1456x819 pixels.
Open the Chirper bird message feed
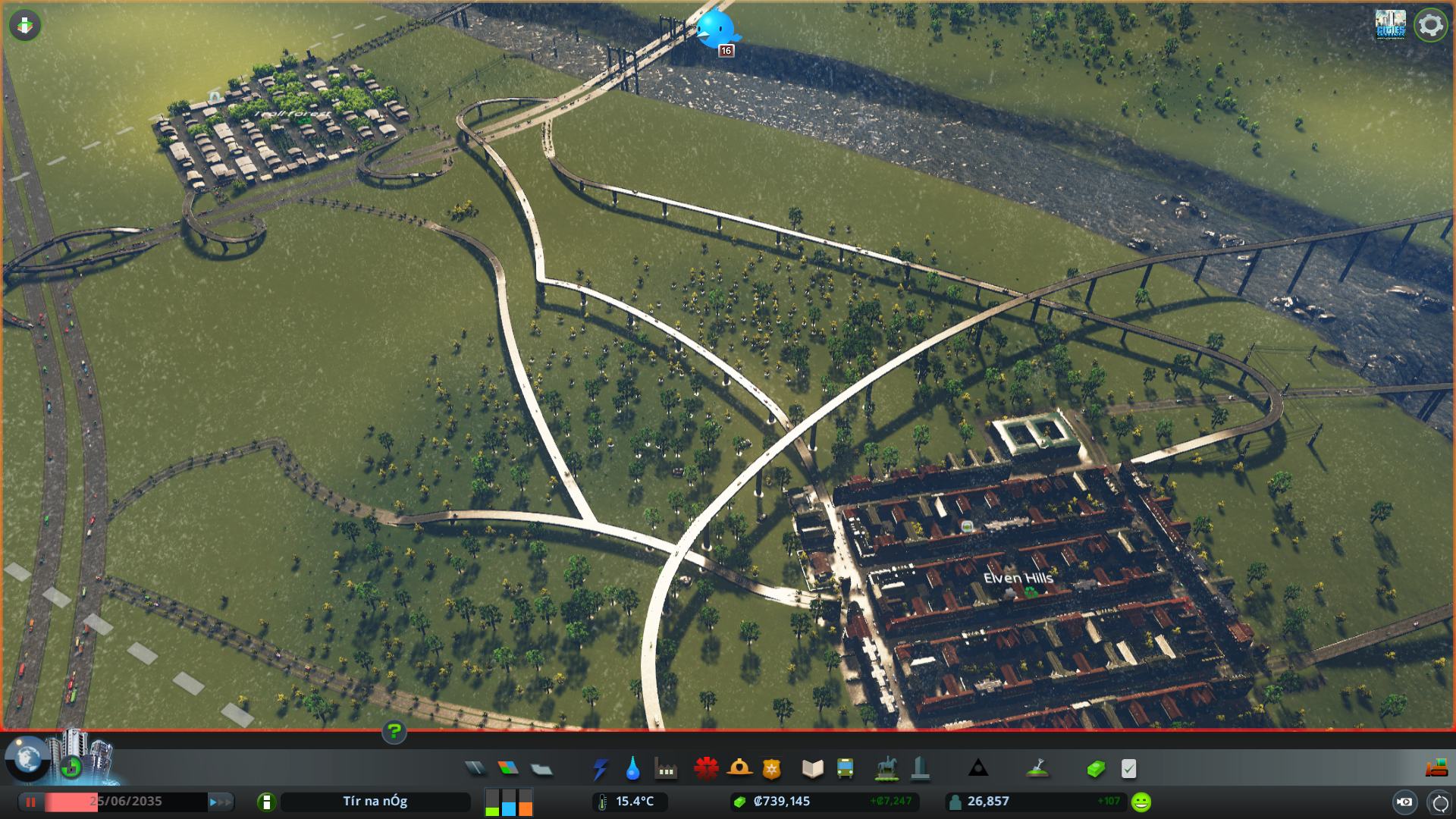click(716, 29)
